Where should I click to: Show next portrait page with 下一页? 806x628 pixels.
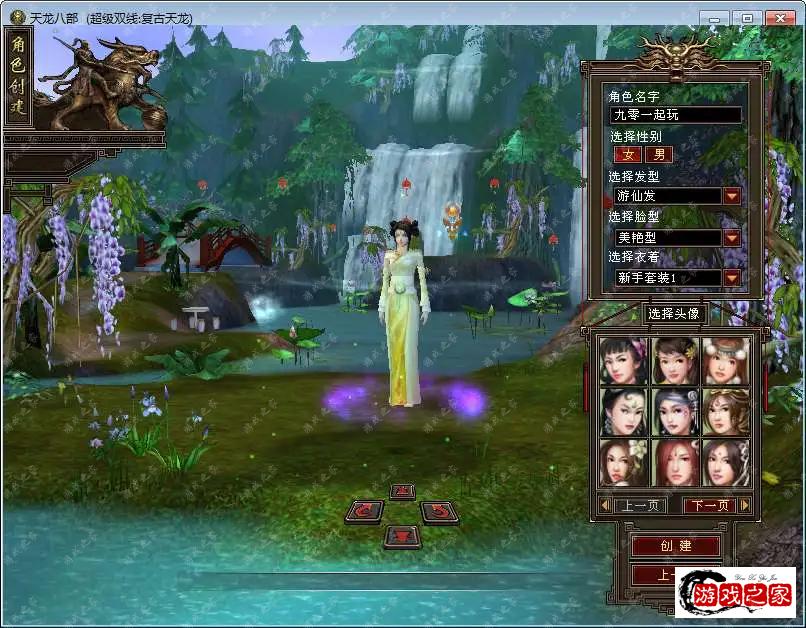[x=709, y=506]
